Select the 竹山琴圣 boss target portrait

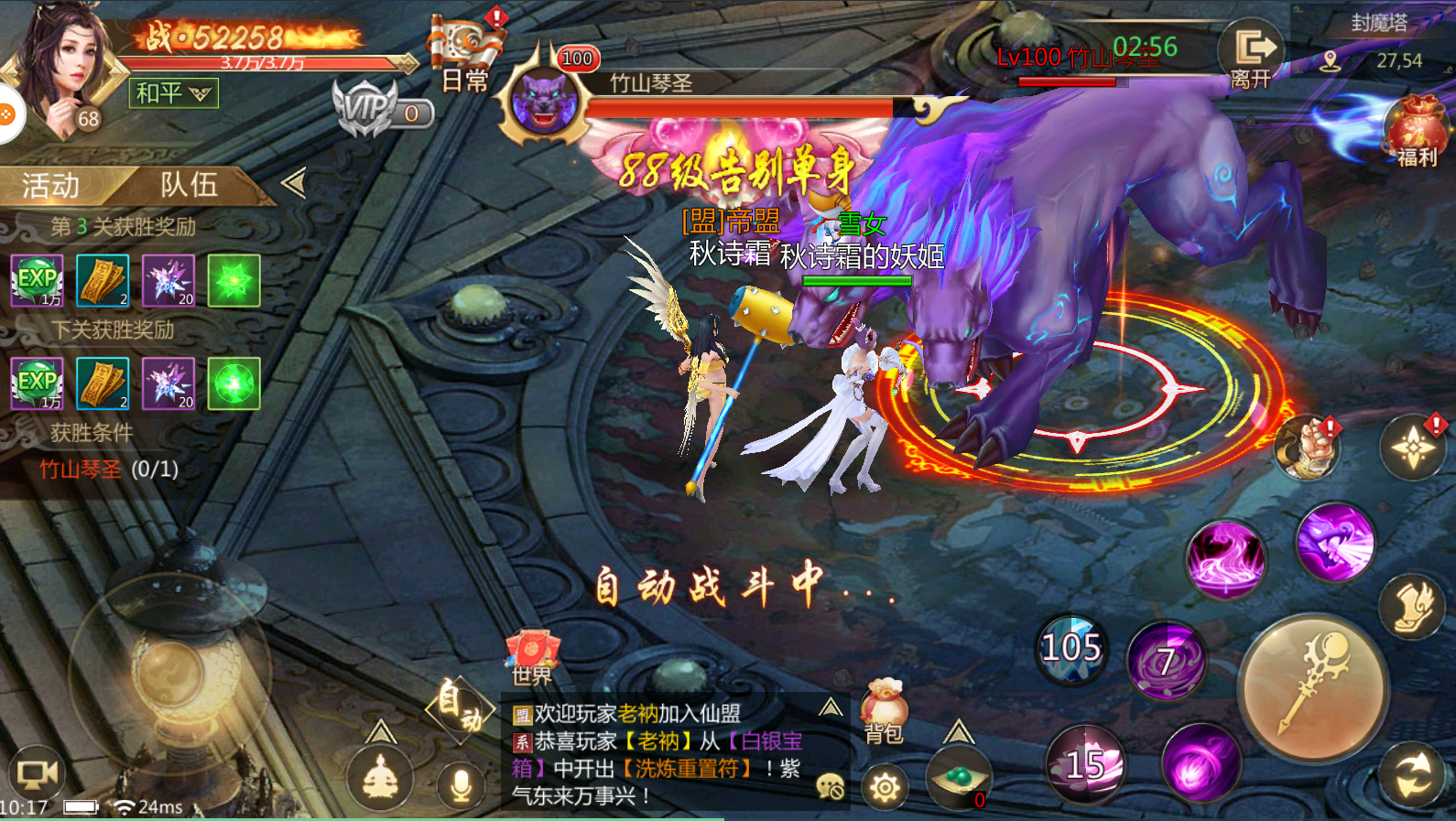544,100
